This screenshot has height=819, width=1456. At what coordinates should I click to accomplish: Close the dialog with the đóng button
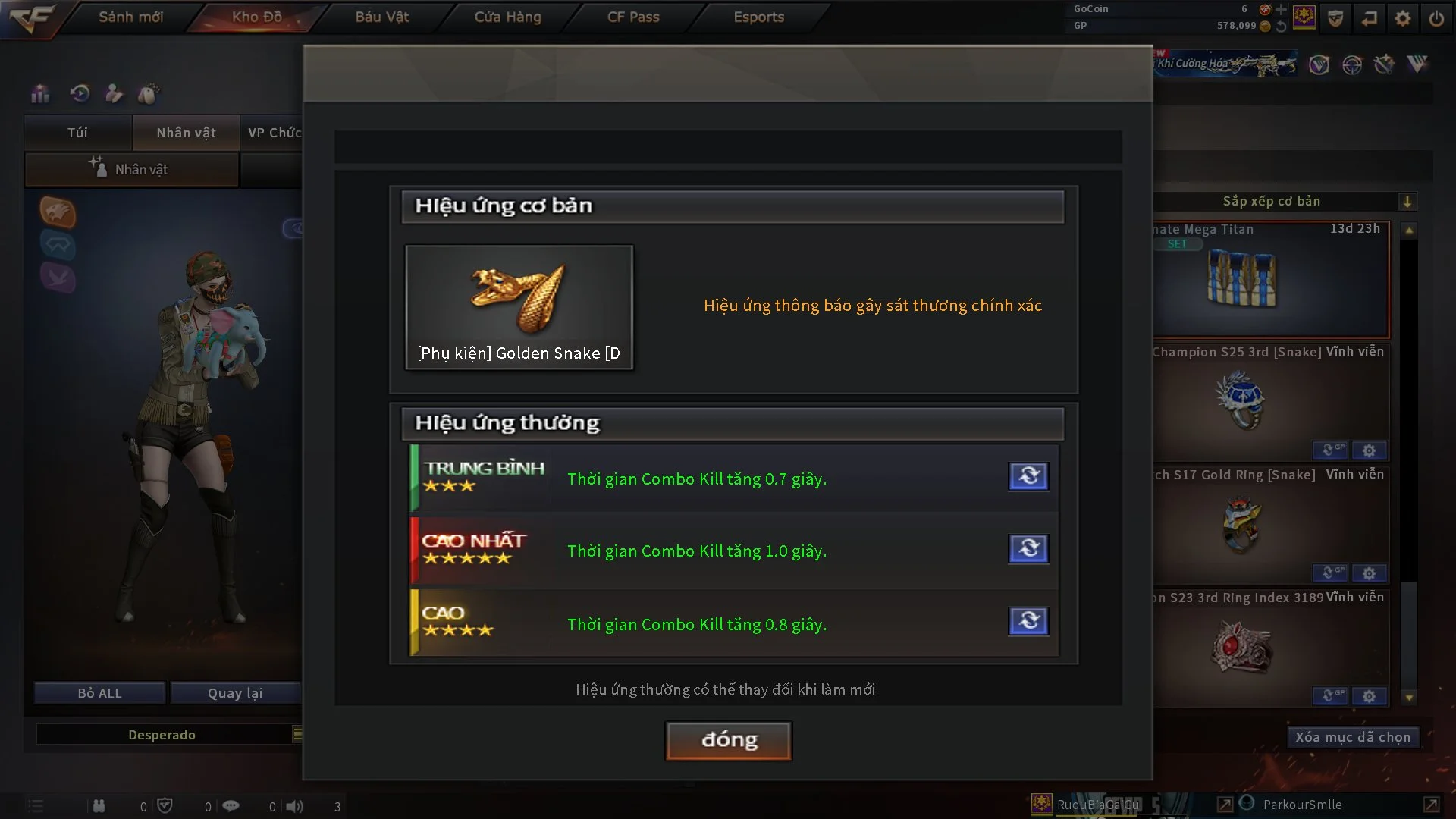[x=729, y=740]
